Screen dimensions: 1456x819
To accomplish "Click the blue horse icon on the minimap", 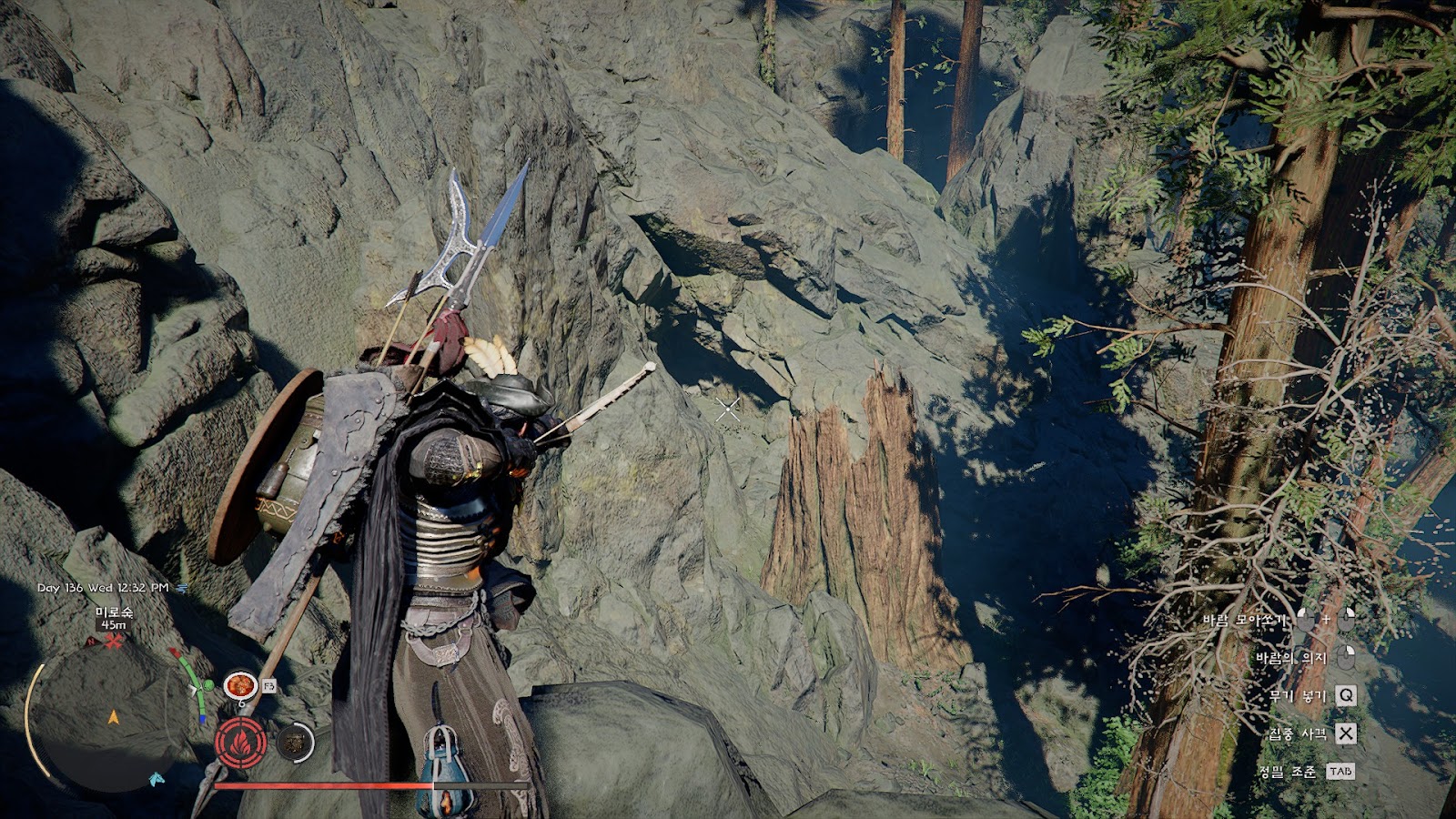I will pyautogui.click(x=157, y=779).
